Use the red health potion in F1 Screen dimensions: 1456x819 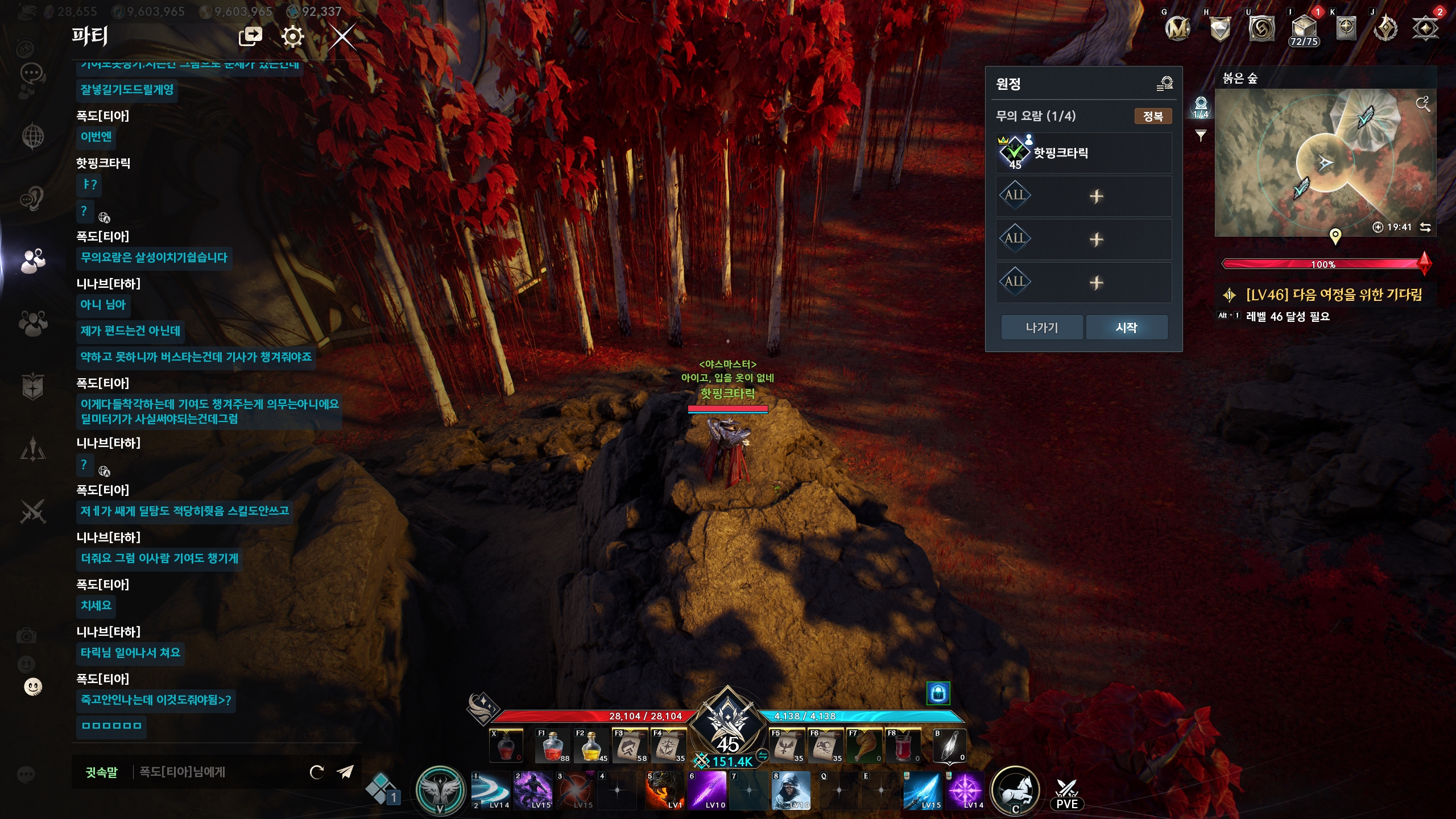[552, 746]
